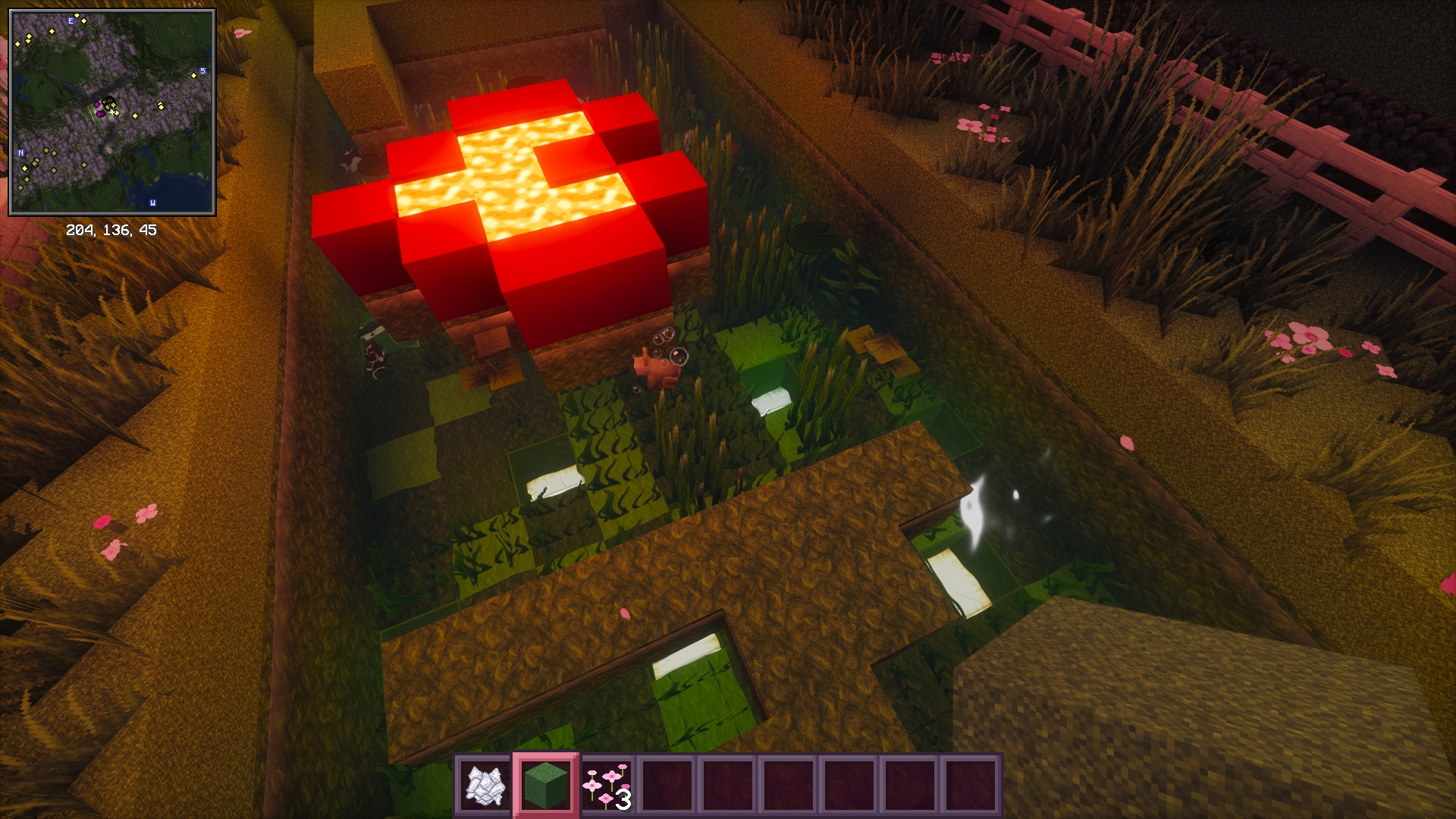Click the coordinates readout under the minimap
This screenshot has width=1456, height=819.
point(112,229)
